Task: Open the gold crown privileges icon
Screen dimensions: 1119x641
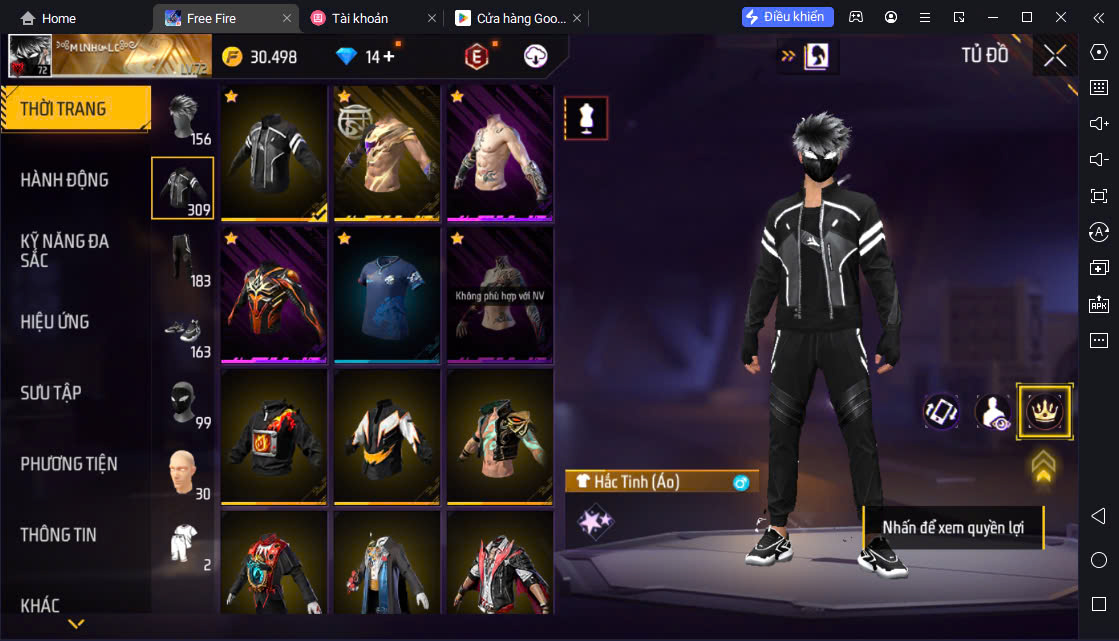Action: pyautogui.click(x=1044, y=411)
